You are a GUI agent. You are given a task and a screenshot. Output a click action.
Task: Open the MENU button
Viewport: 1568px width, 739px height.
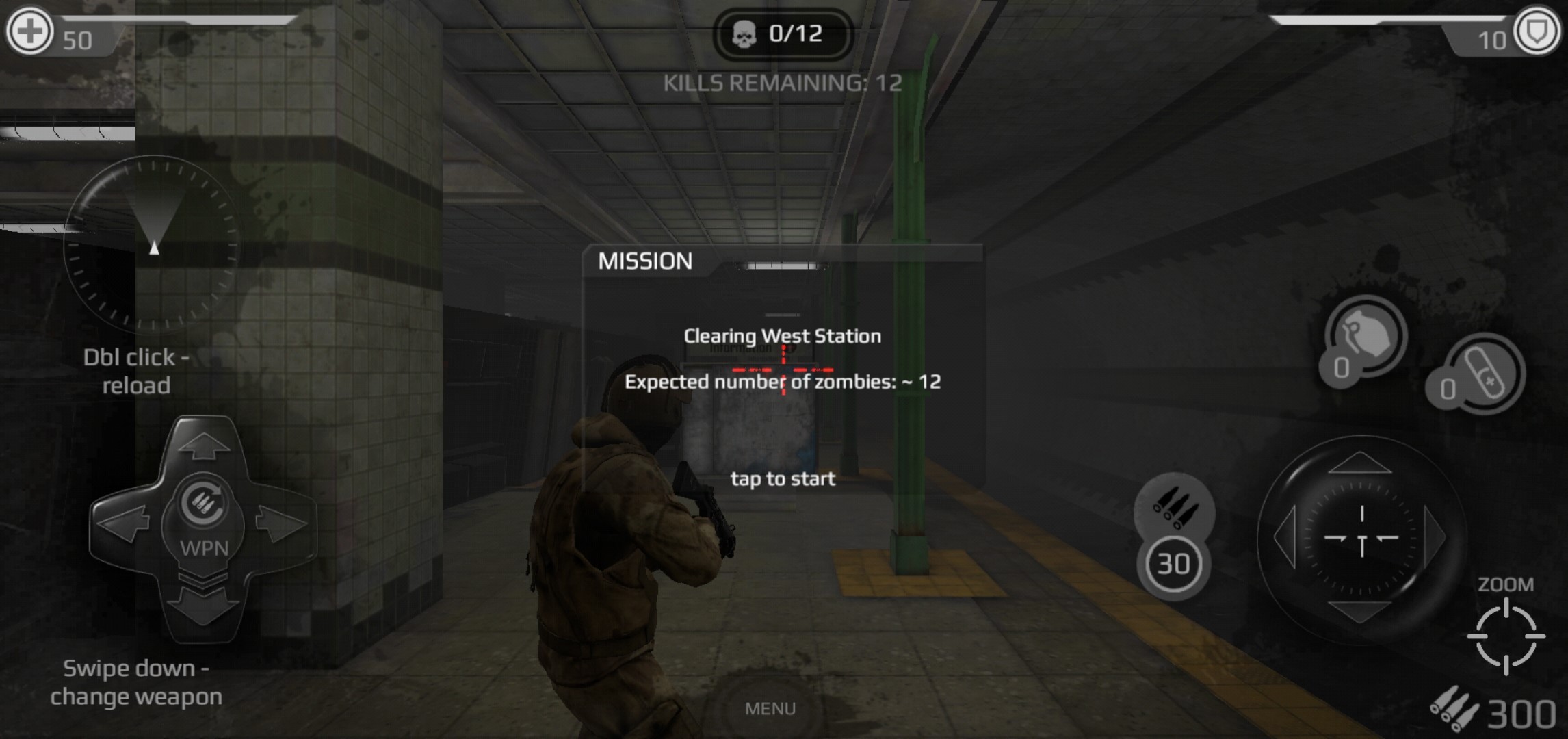coord(770,708)
